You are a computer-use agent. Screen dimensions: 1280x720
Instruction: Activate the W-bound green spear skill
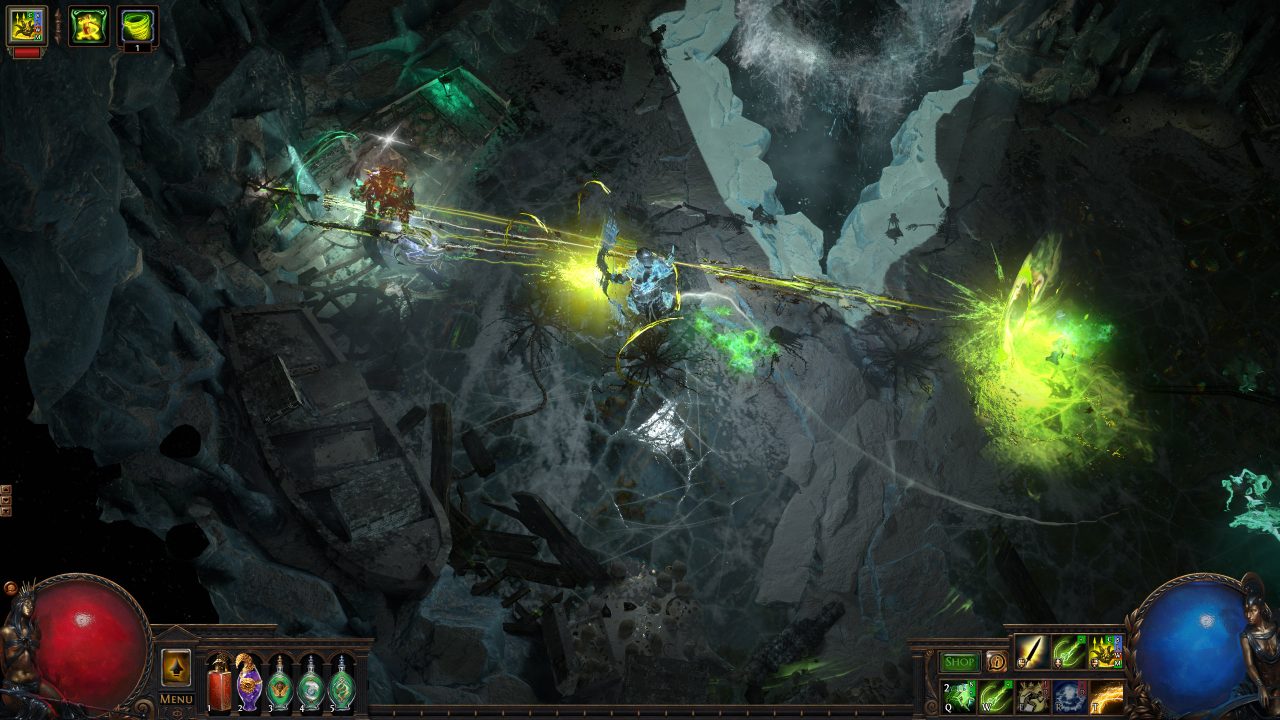pos(996,696)
